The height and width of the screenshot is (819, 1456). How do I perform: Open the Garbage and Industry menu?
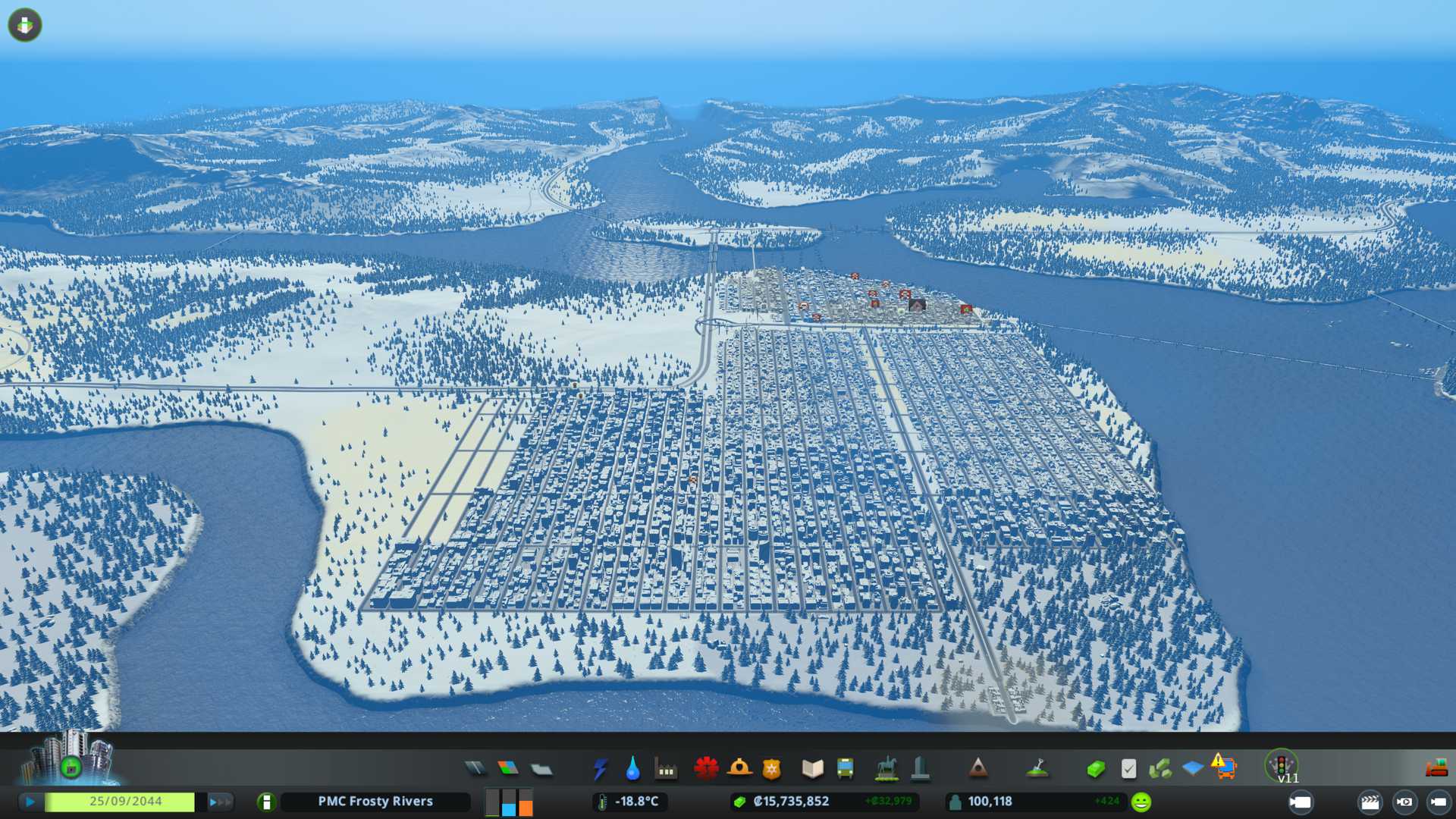tap(666, 769)
